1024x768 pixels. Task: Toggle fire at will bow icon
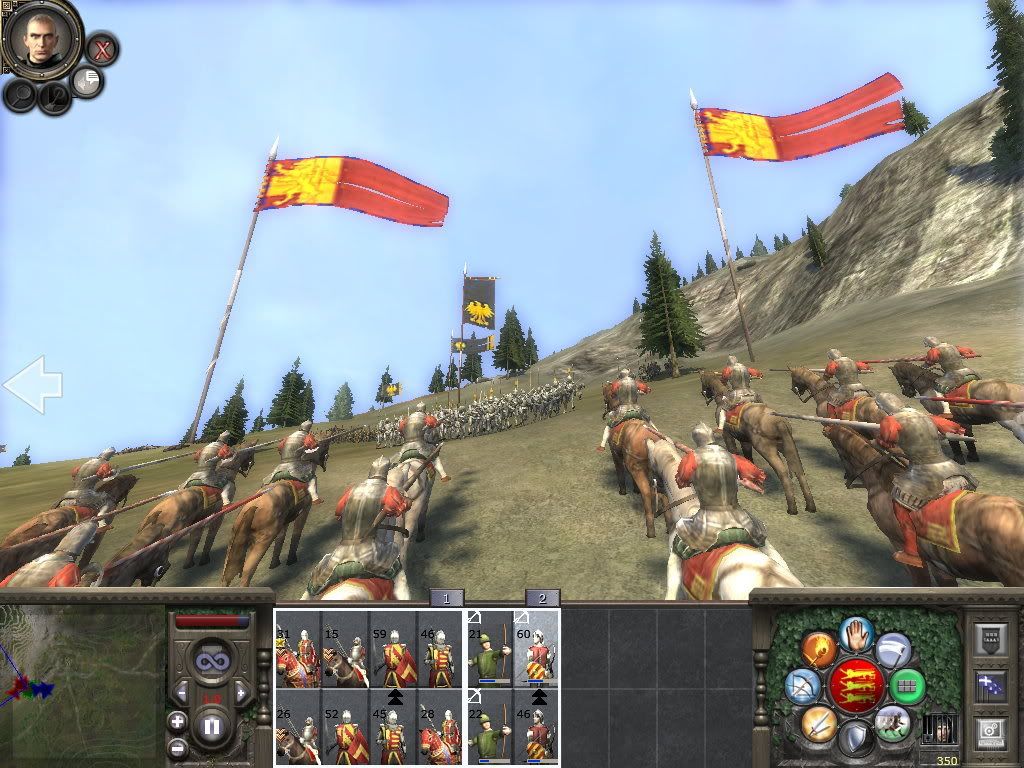[803, 686]
